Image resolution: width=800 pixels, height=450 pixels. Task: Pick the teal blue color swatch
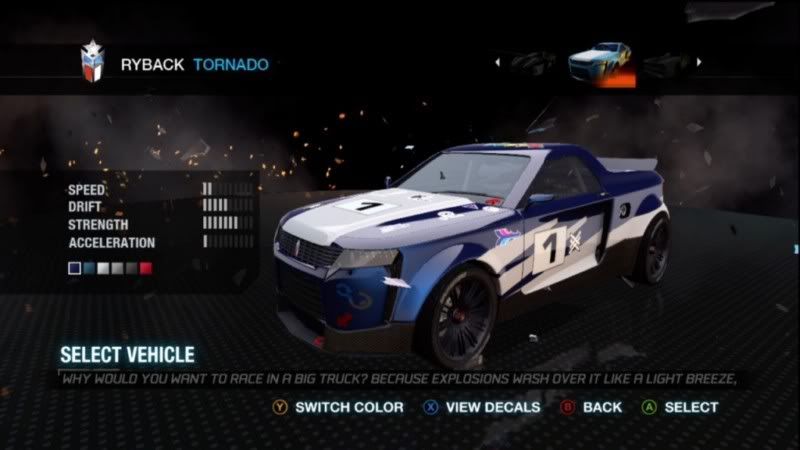(88, 269)
